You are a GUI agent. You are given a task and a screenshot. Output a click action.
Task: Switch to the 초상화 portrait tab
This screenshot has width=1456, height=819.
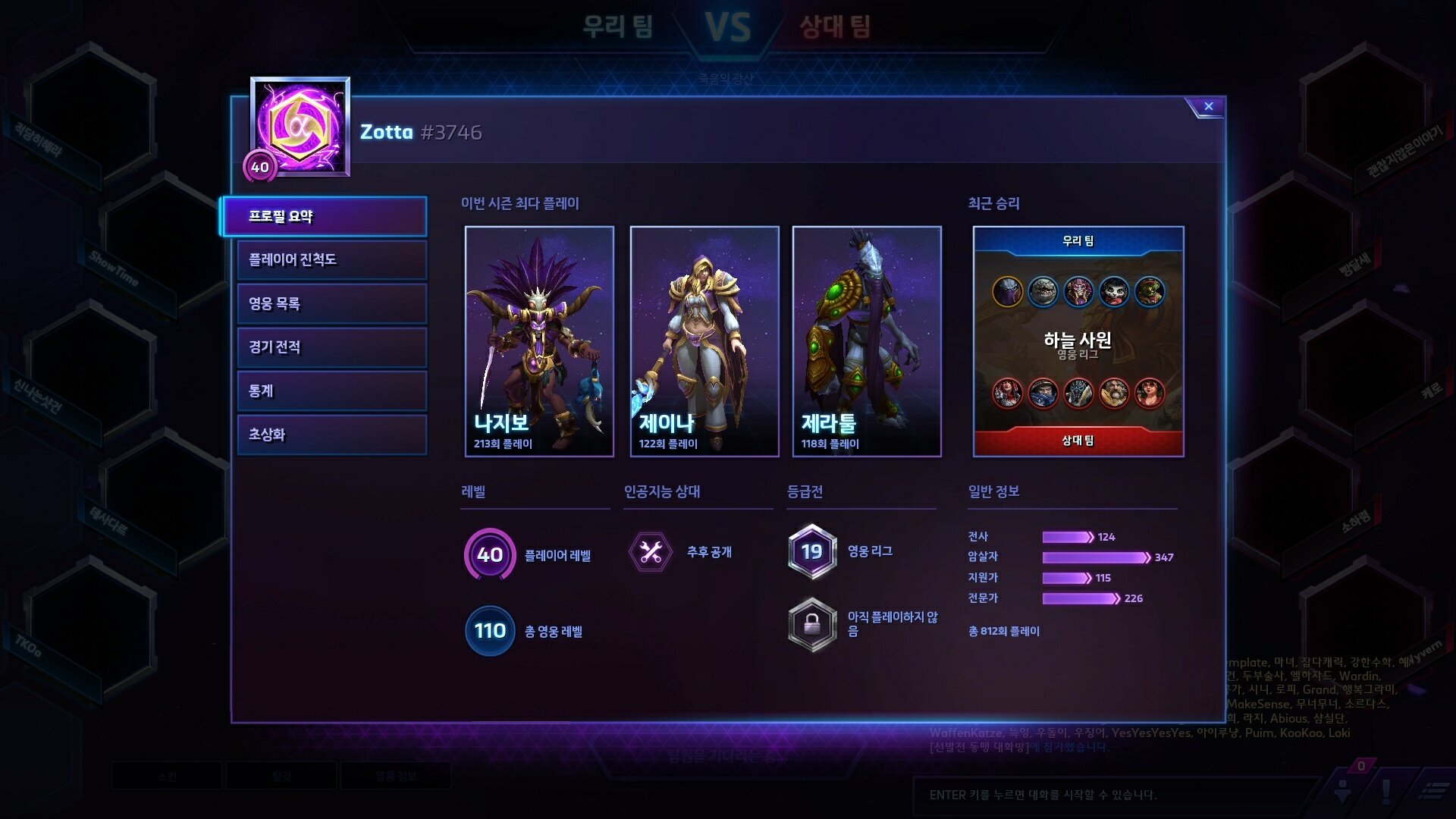331,435
